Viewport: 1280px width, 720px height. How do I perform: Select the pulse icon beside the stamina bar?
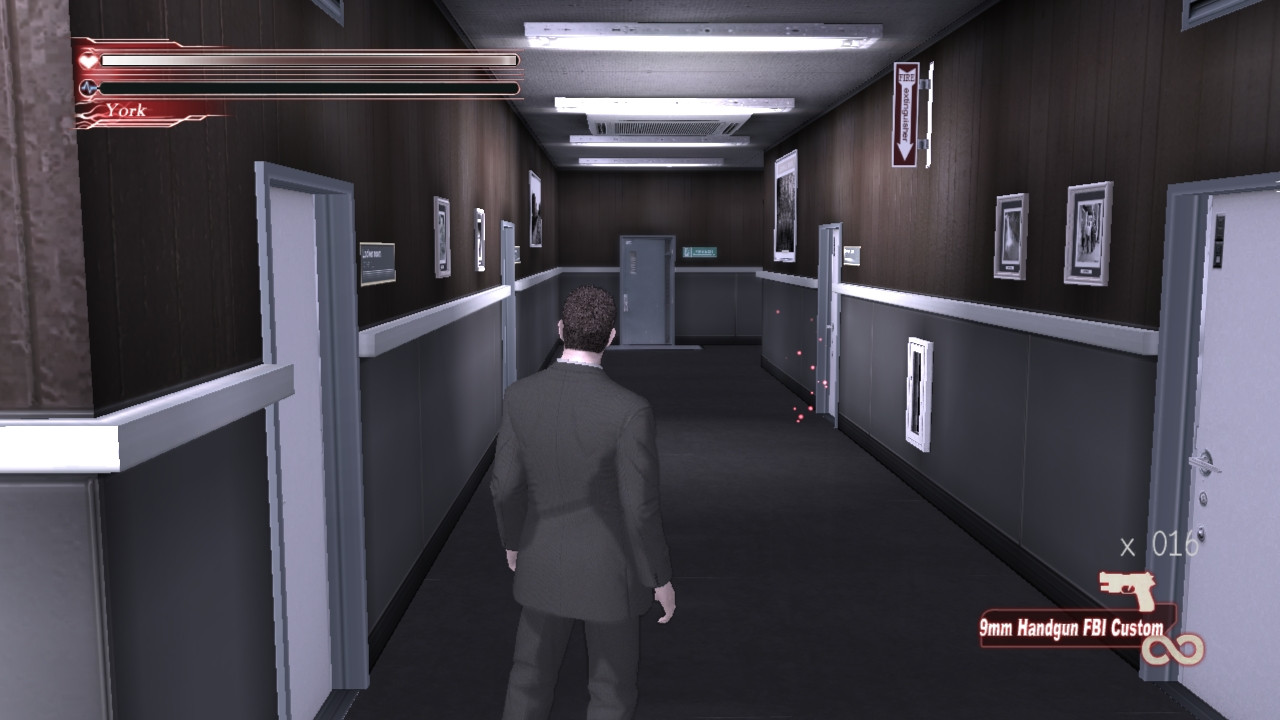88,90
